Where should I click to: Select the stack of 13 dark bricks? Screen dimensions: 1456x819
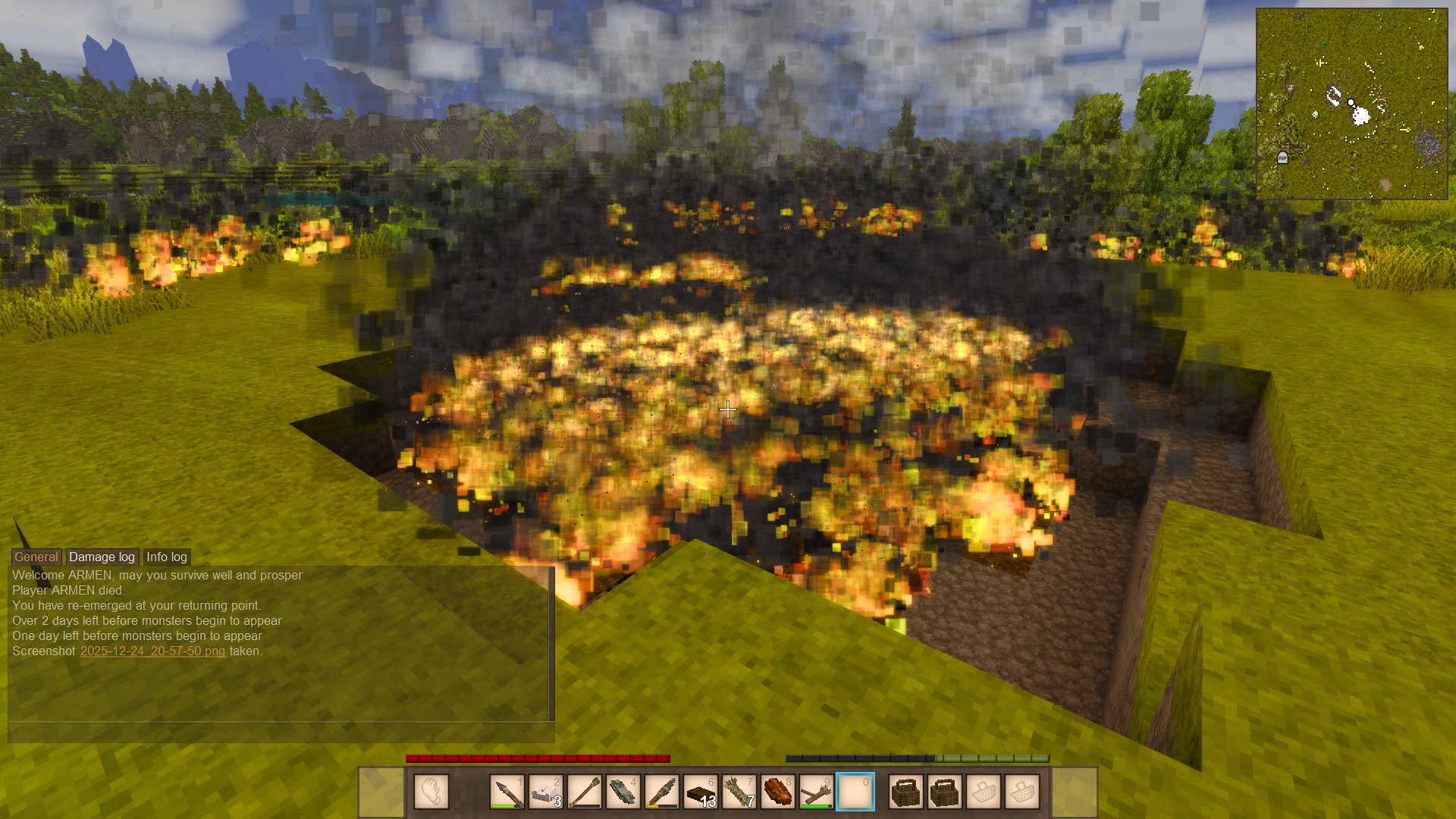701,792
